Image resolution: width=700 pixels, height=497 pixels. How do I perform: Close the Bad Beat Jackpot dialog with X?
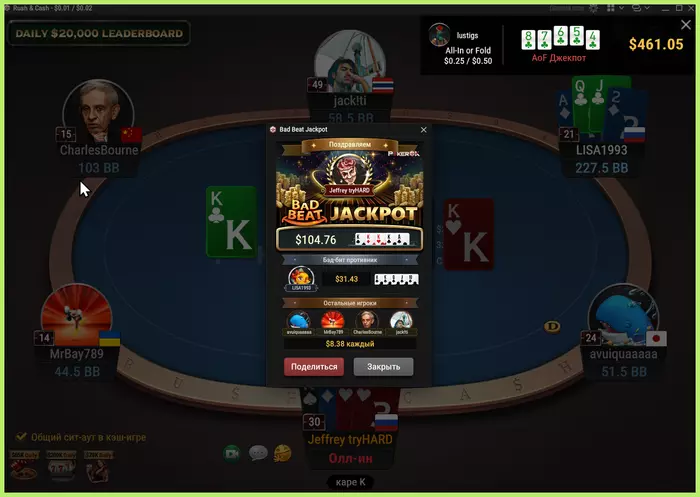click(x=423, y=130)
